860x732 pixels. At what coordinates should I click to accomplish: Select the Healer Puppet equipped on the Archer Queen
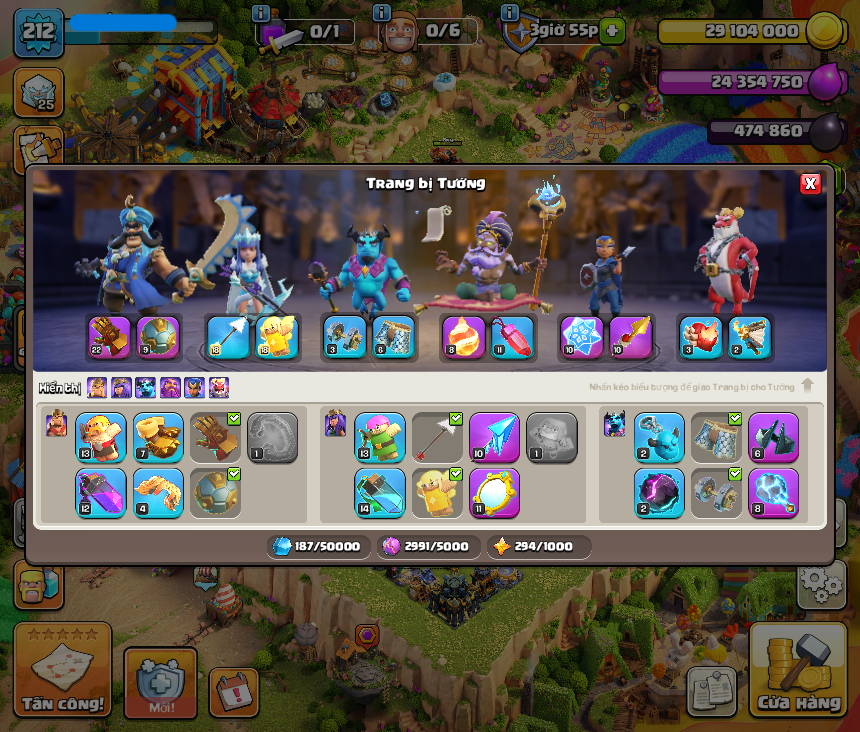tap(277, 337)
